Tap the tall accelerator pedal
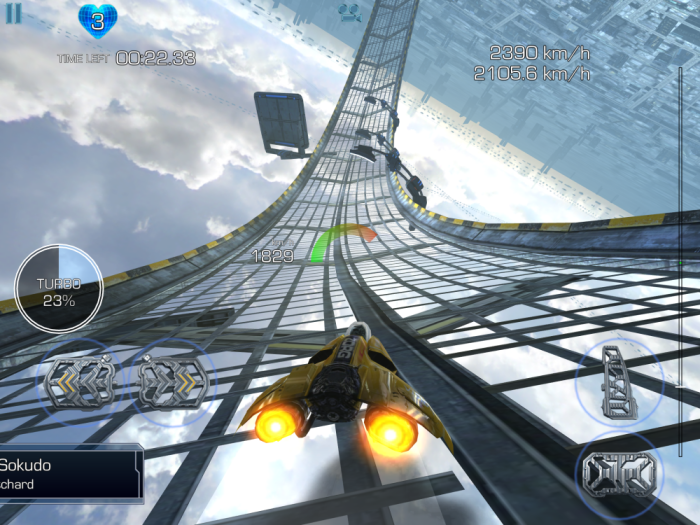 point(618,381)
